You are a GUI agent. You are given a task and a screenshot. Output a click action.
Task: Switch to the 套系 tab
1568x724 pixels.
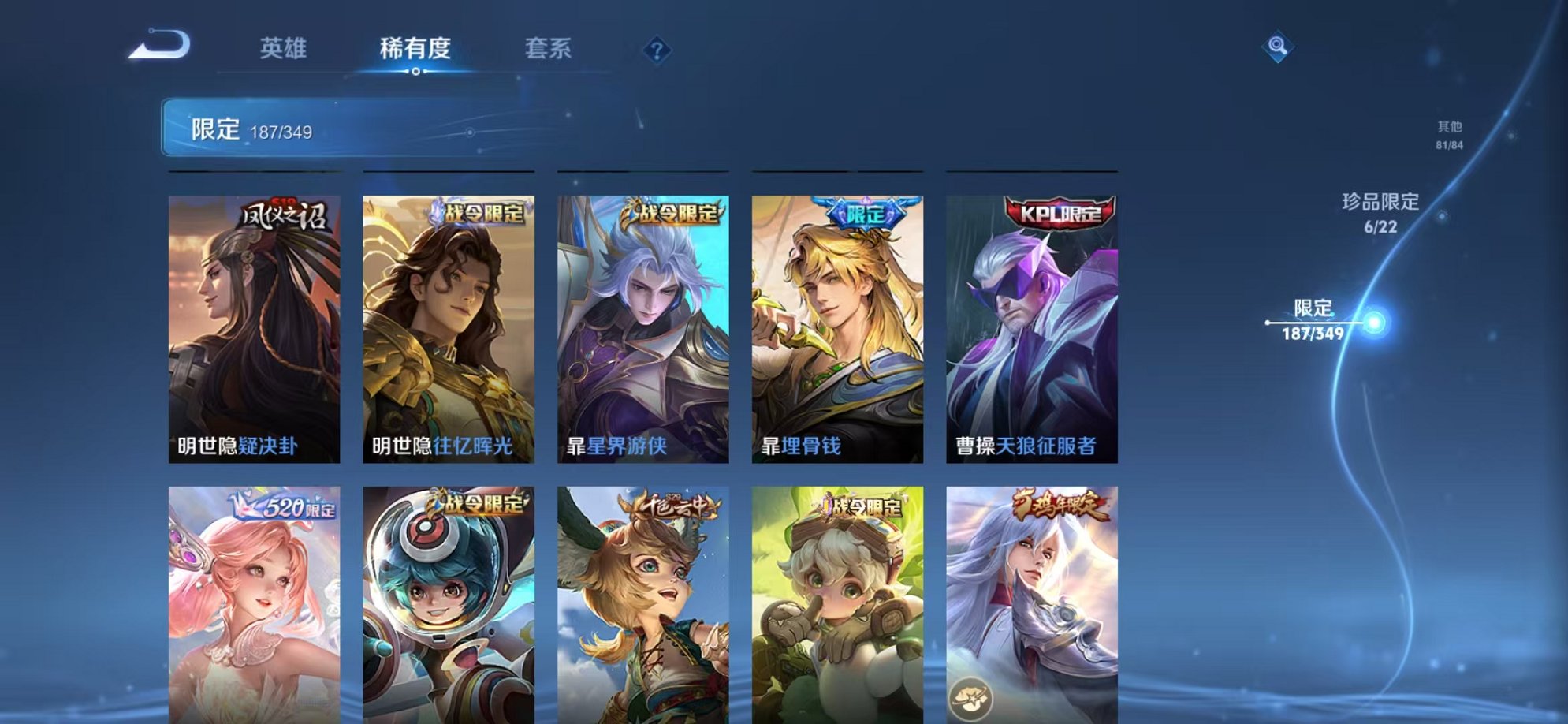click(549, 49)
